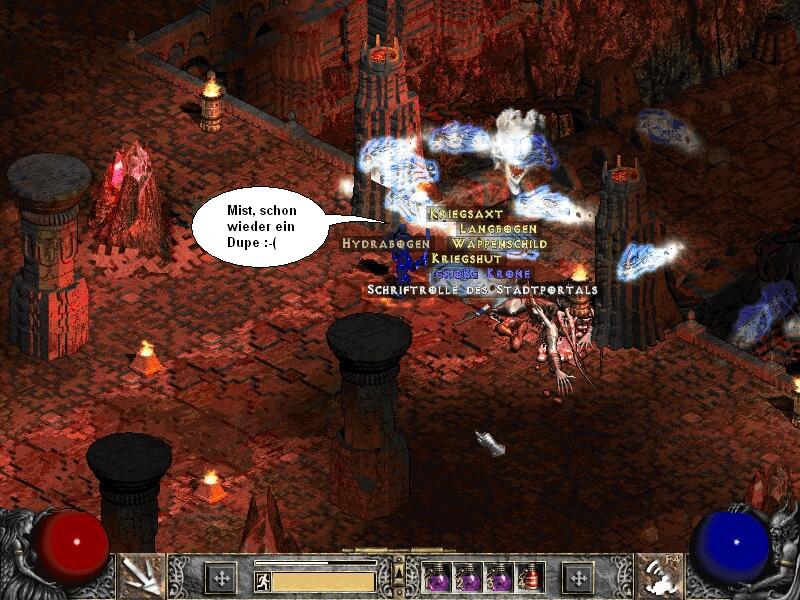Select the blue Große Krone label
This screenshot has height=600, width=800.
pos(482,273)
